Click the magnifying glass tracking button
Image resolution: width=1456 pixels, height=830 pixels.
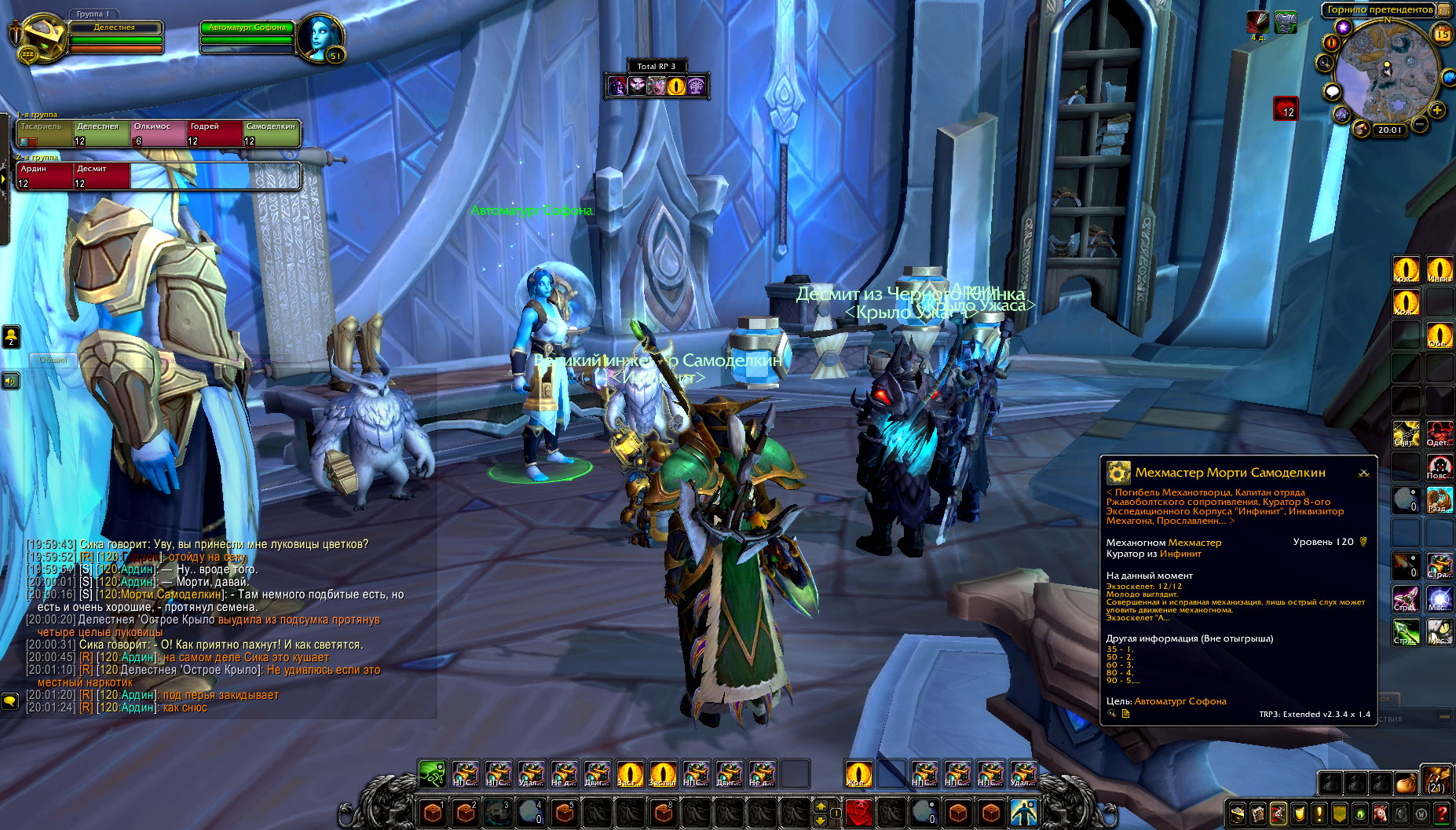coord(1326,63)
